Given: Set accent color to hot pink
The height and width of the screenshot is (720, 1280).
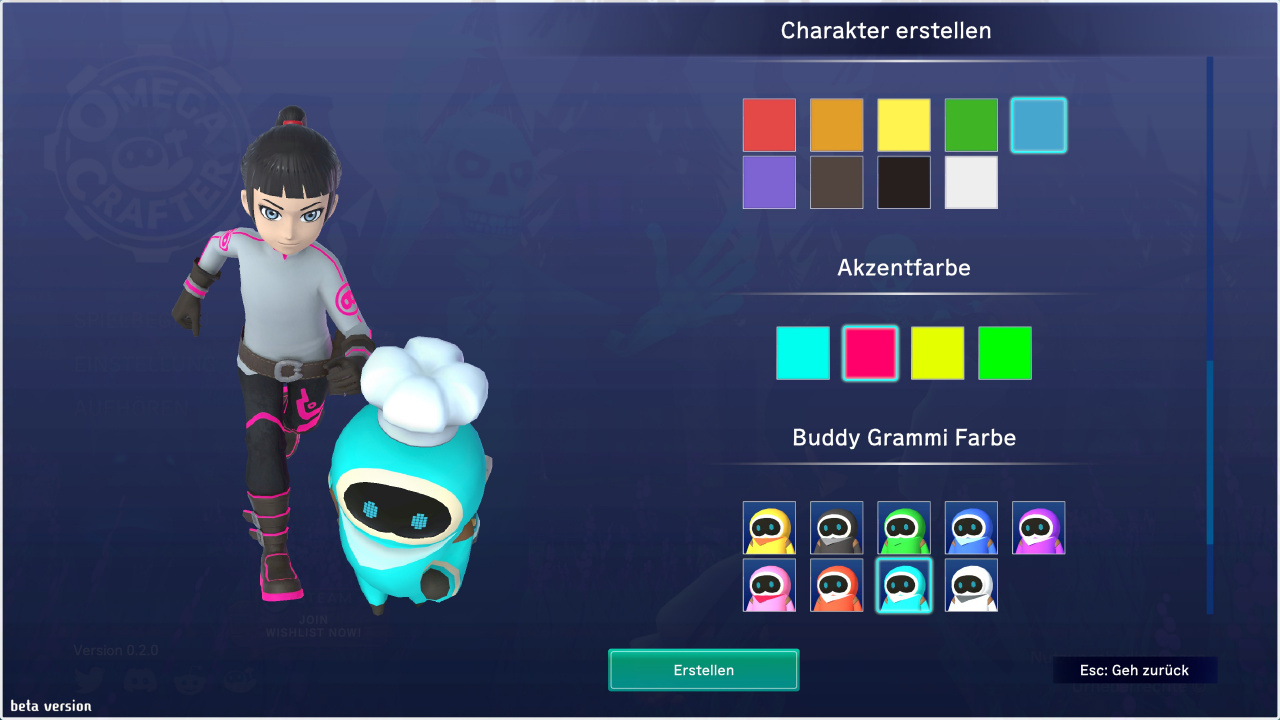Looking at the screenshot, I should coord(870,353).
